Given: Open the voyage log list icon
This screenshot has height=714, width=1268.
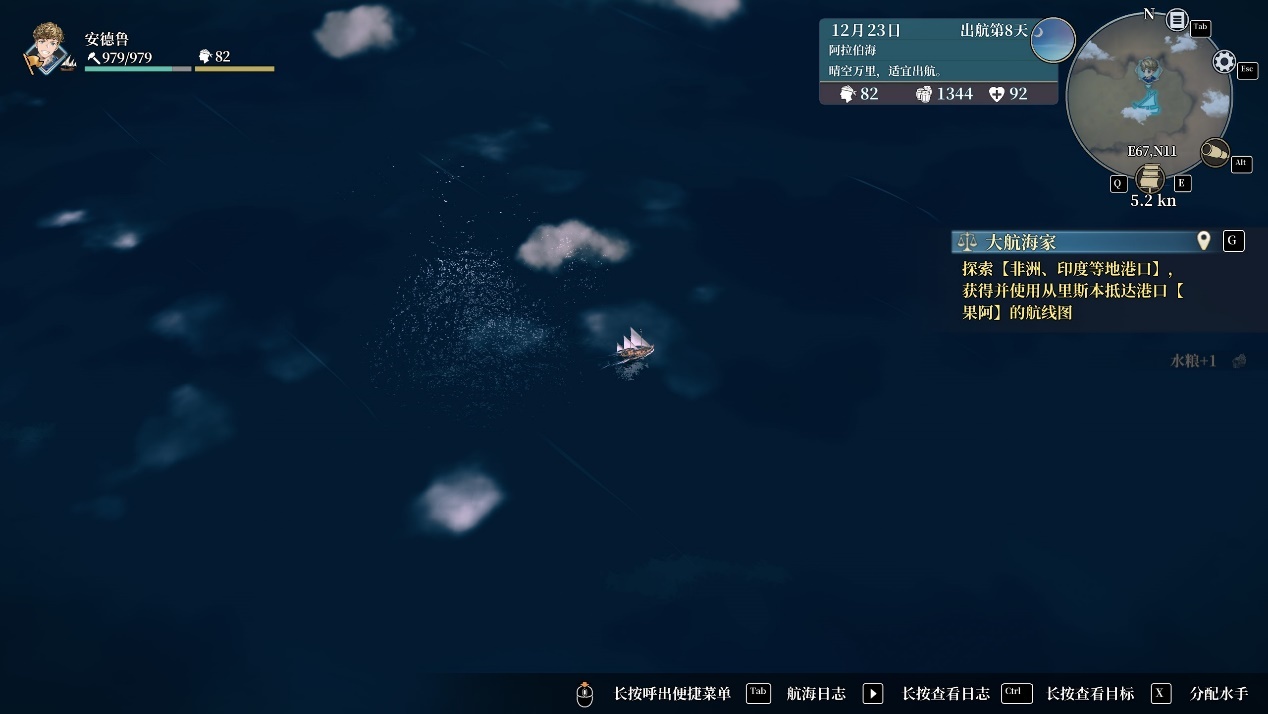Looking at the screenshot, I should (x=1177, y=20).
